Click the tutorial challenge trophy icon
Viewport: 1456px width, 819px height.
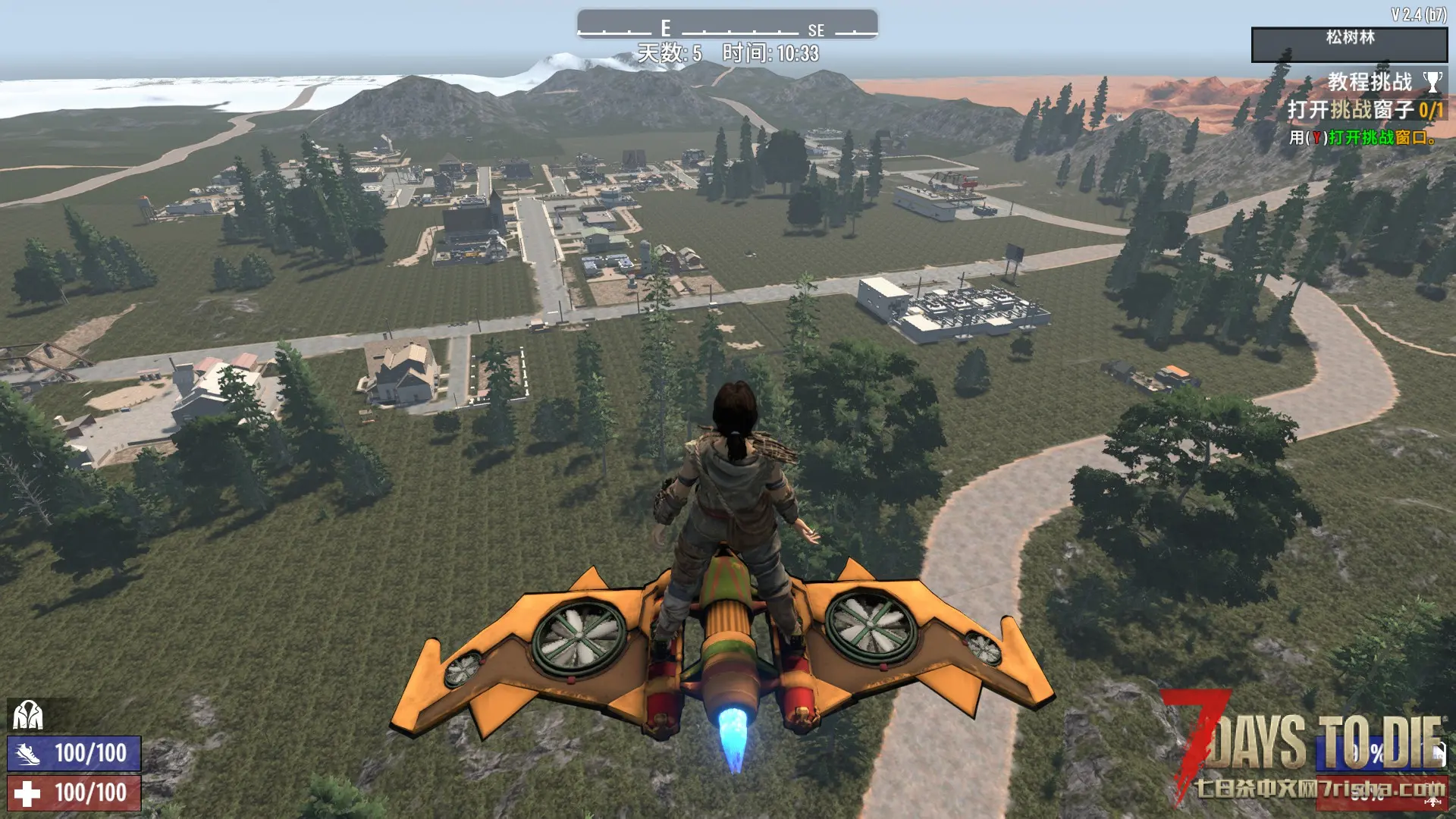click(x=1432, y=82)
